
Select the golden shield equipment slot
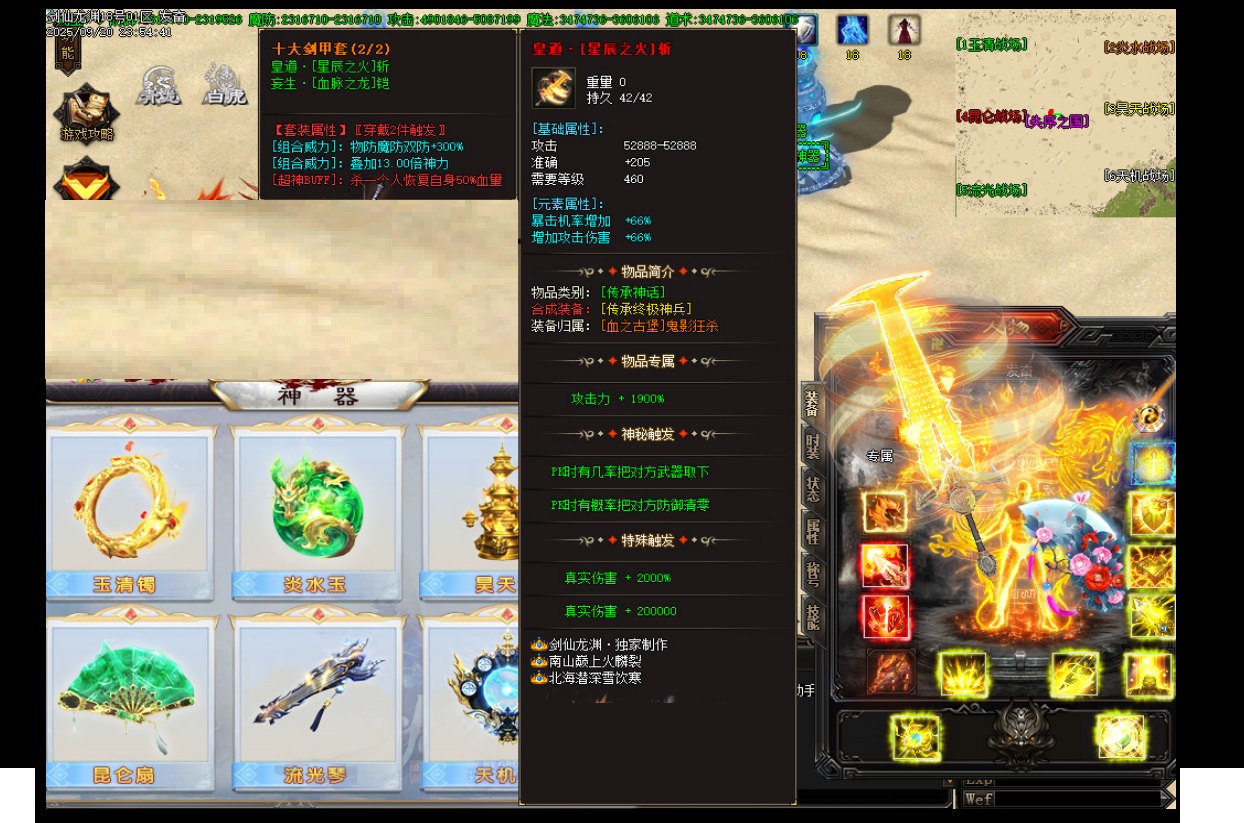pos(1151,514)
